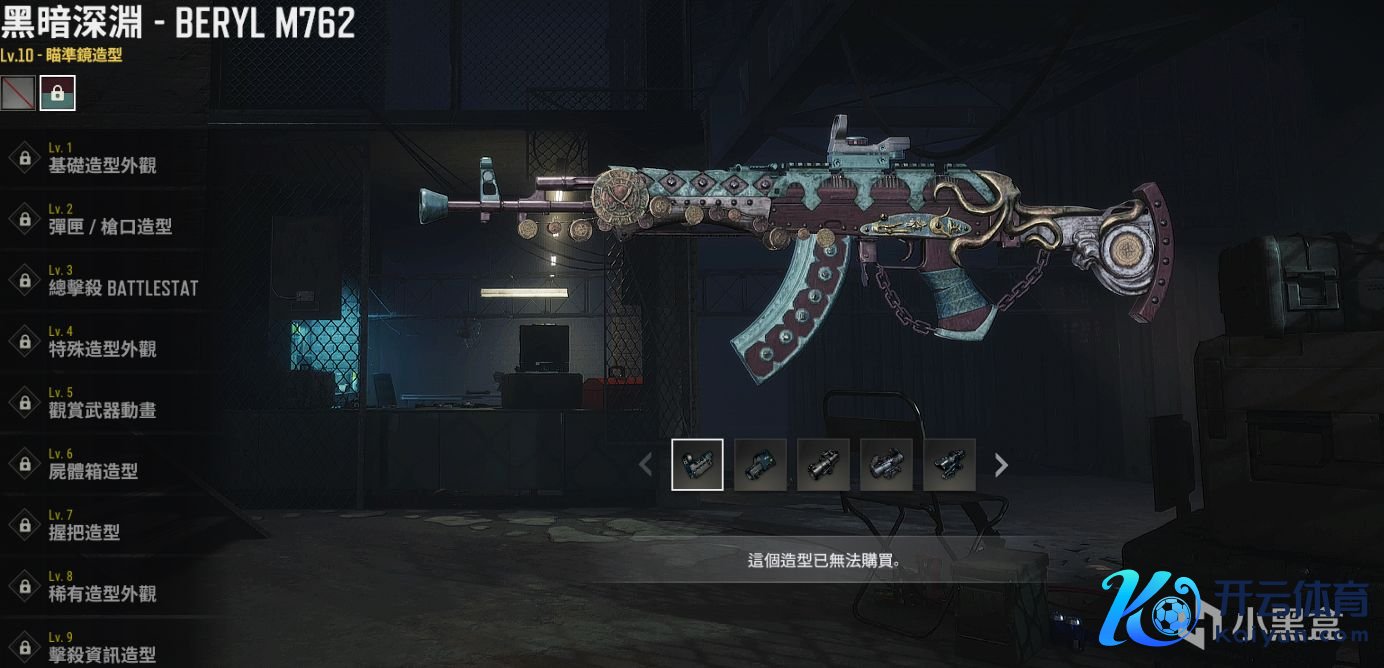1384x668 pixels.
Task: Choose the Lv.5 觀賞武器動畫 entry
Action: (102, 403)
